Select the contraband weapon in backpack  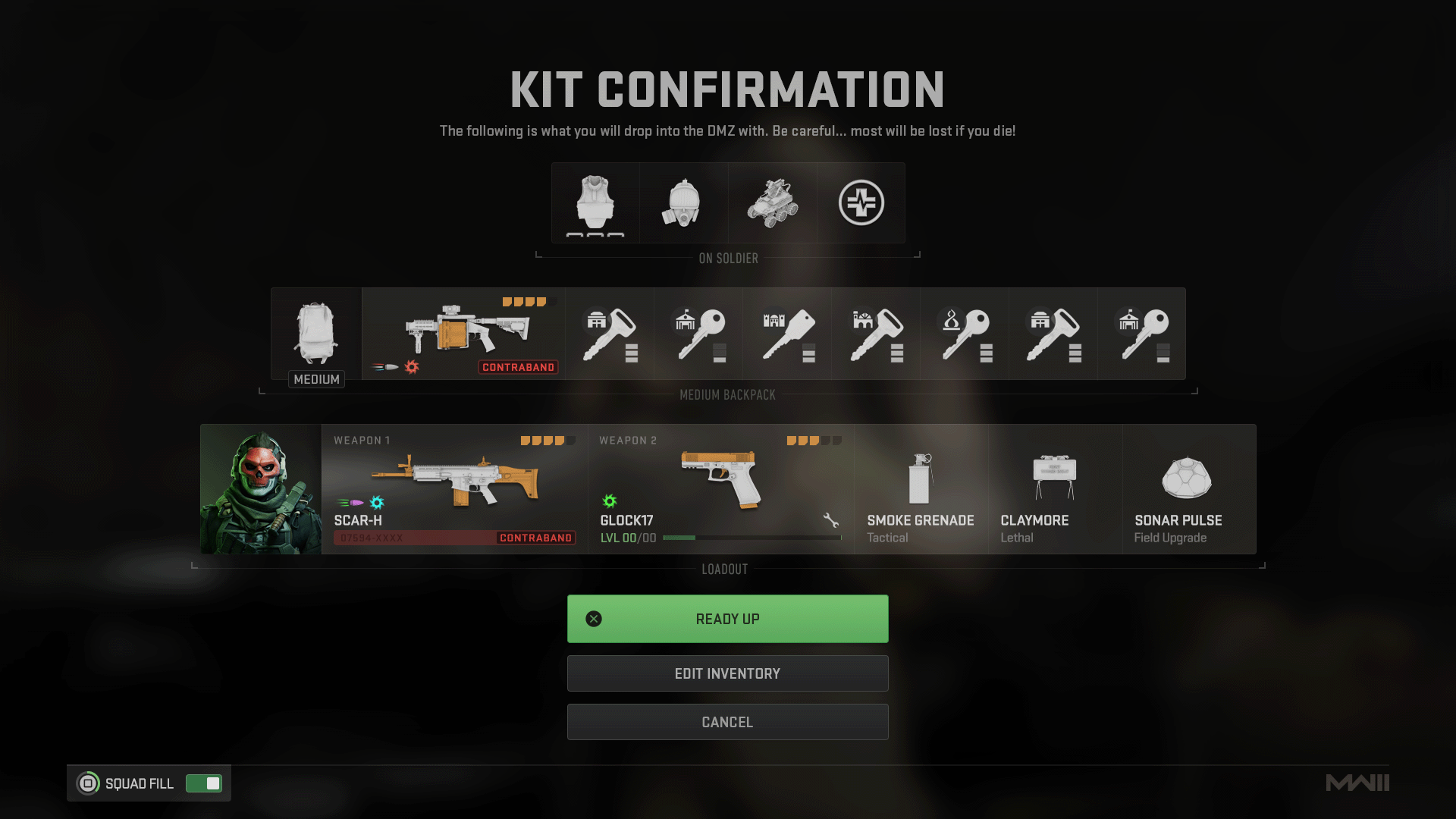pos(463,334)
